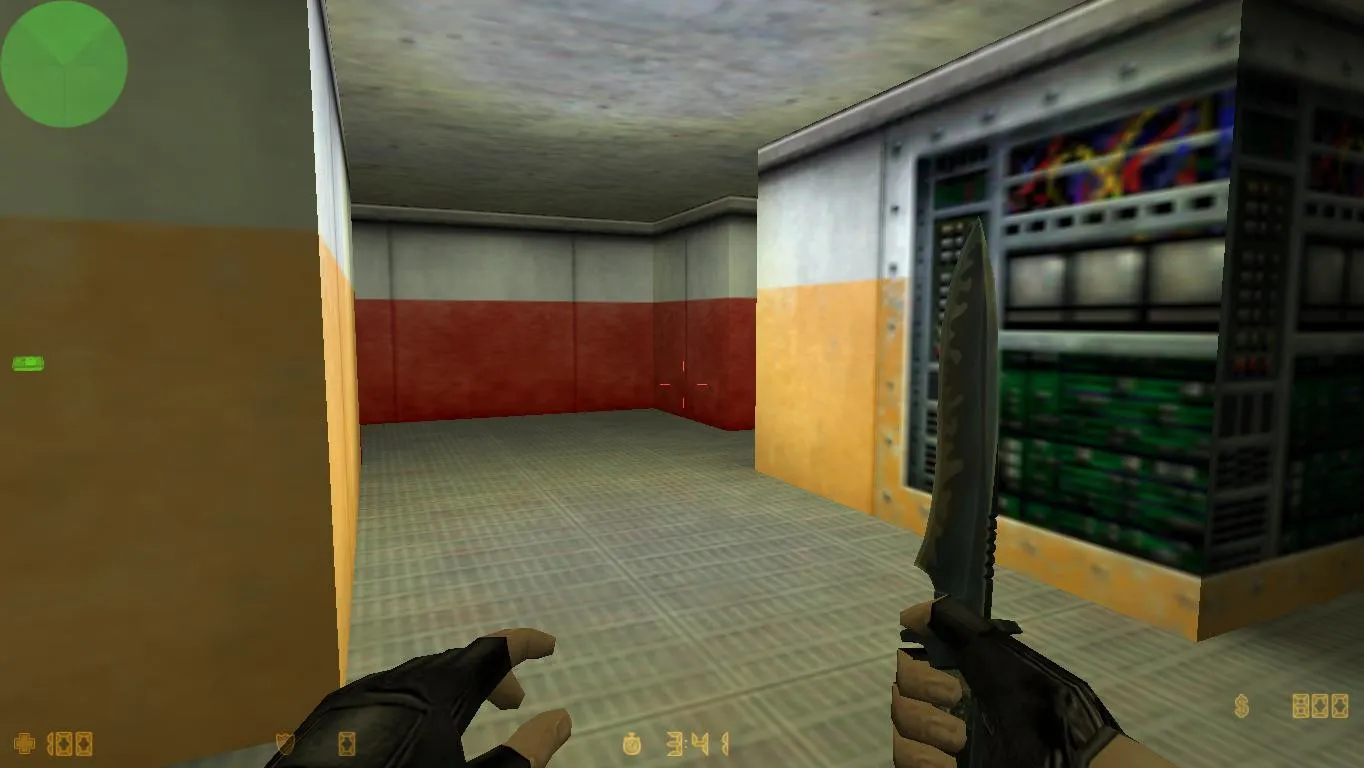Viewport: 1364px width, 768px height.
Task: Select the dollar sign money icon
Action: 1241,706
